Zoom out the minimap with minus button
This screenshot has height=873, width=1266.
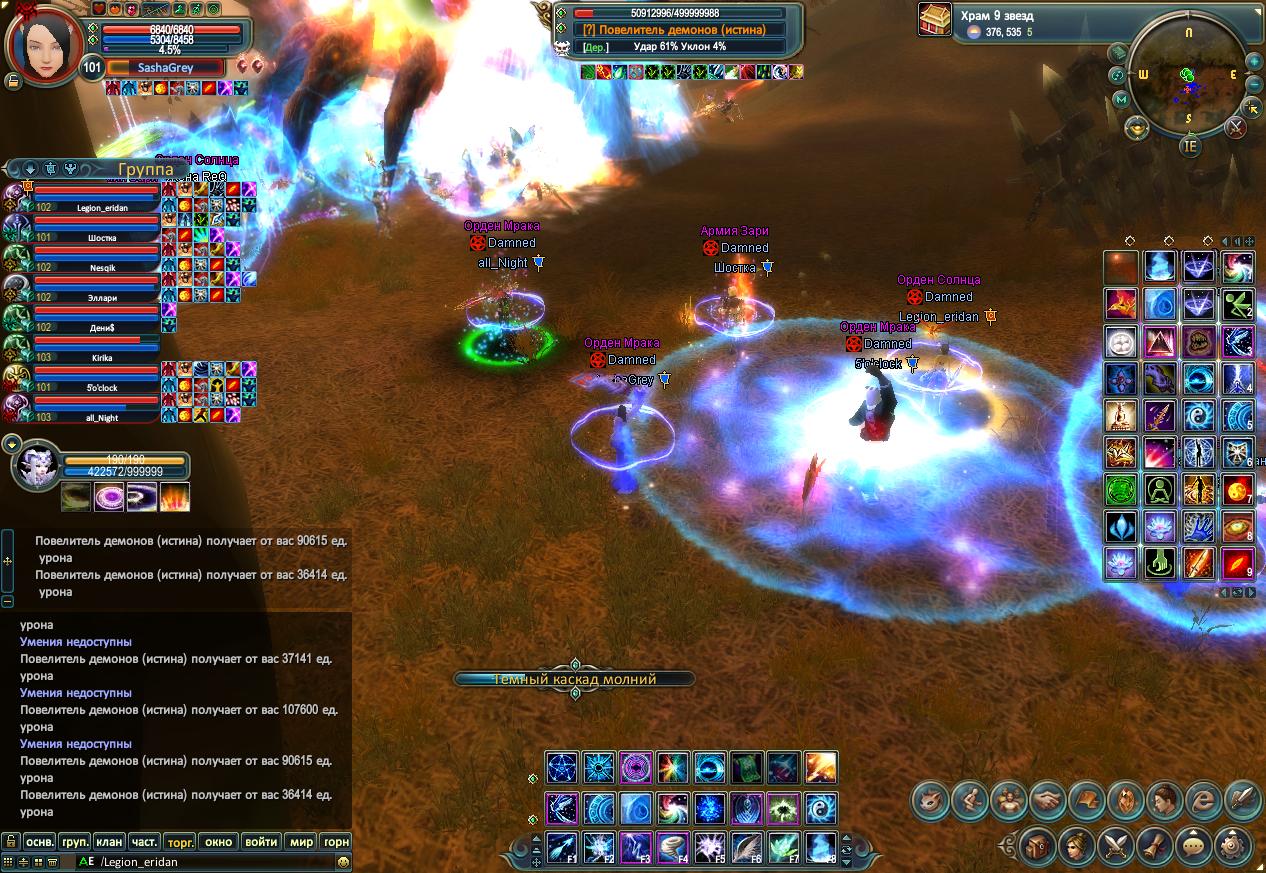[x=1254, y=85]
